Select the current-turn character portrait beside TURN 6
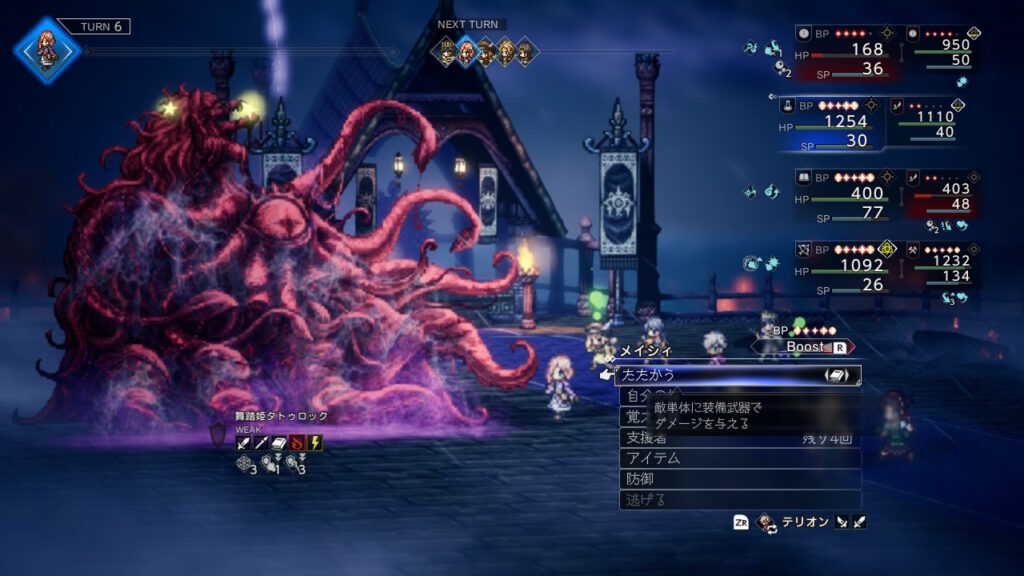 click(x=46, y=48)
